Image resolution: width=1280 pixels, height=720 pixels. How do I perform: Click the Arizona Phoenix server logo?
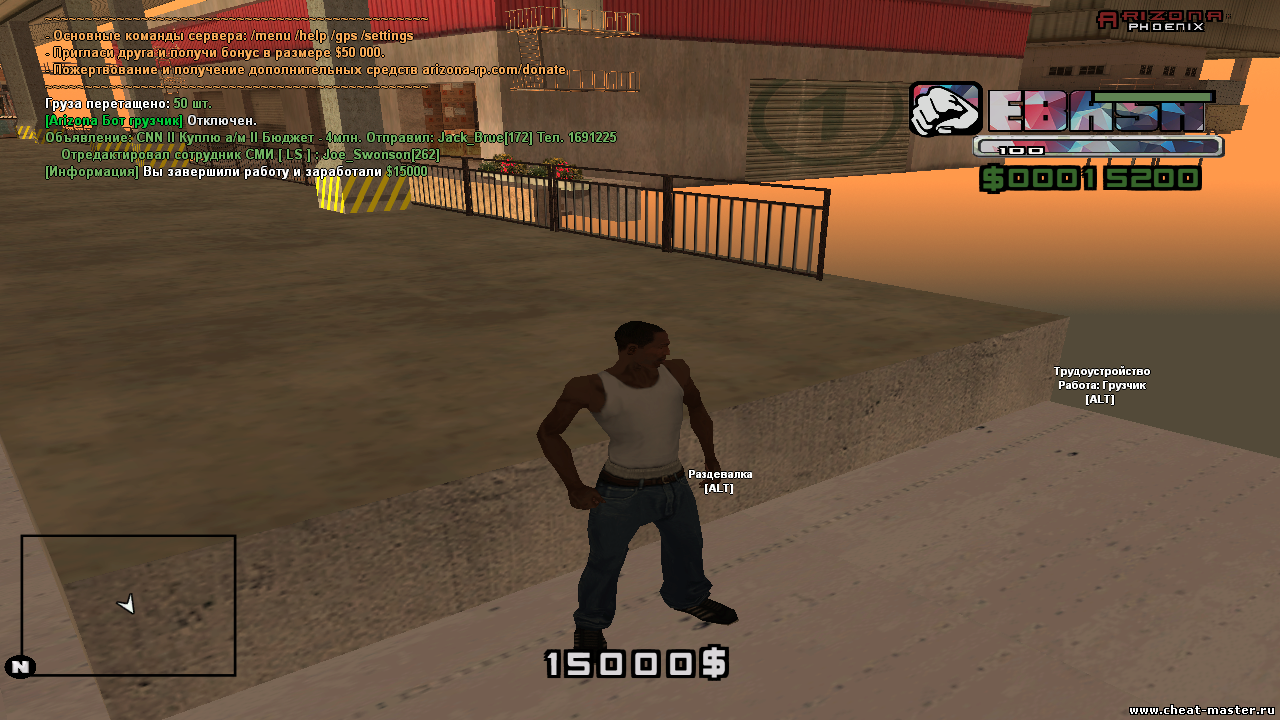tap(1160, 20)
